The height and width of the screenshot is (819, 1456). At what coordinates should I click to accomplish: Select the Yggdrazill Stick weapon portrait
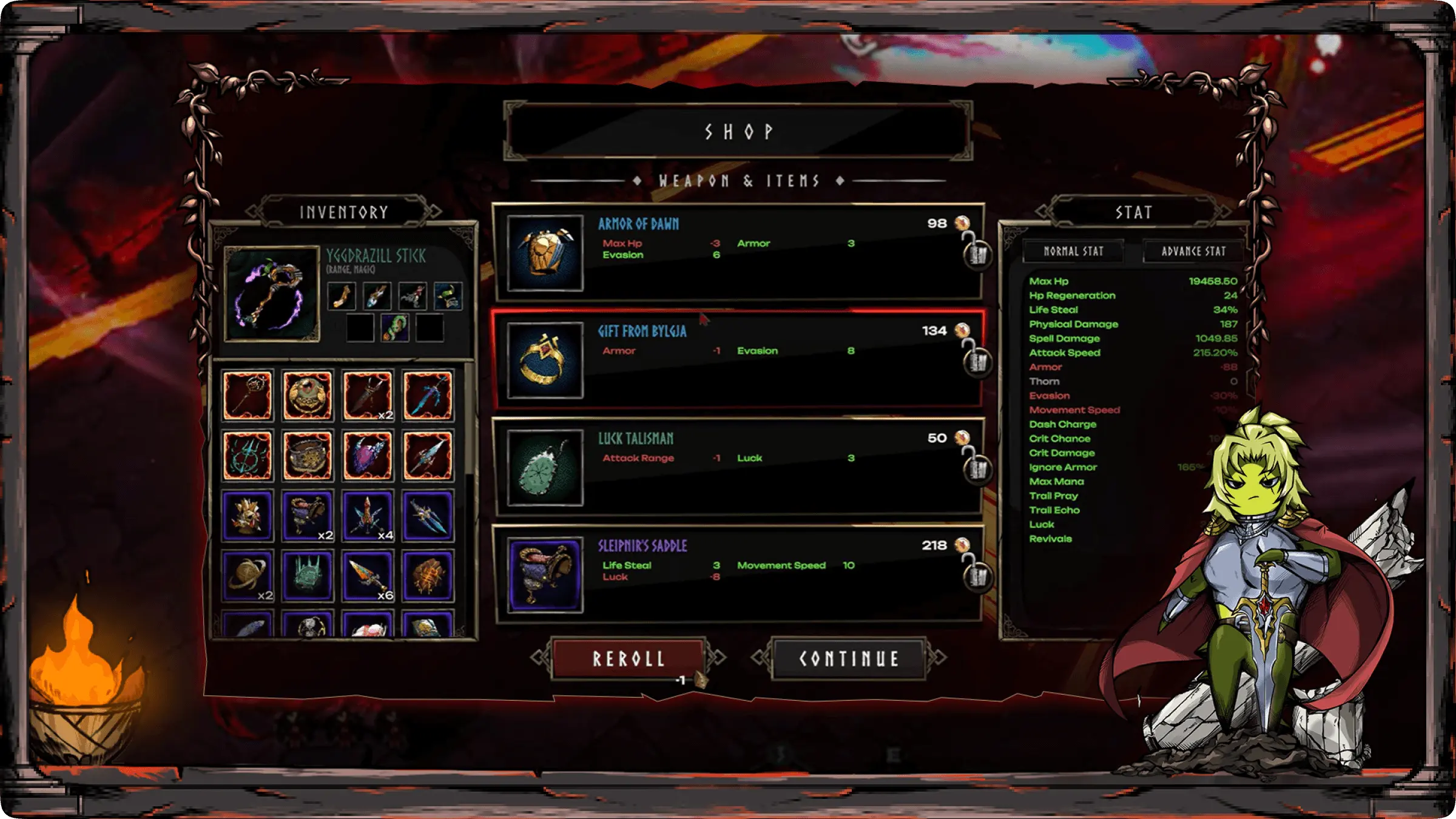(271, 294)
